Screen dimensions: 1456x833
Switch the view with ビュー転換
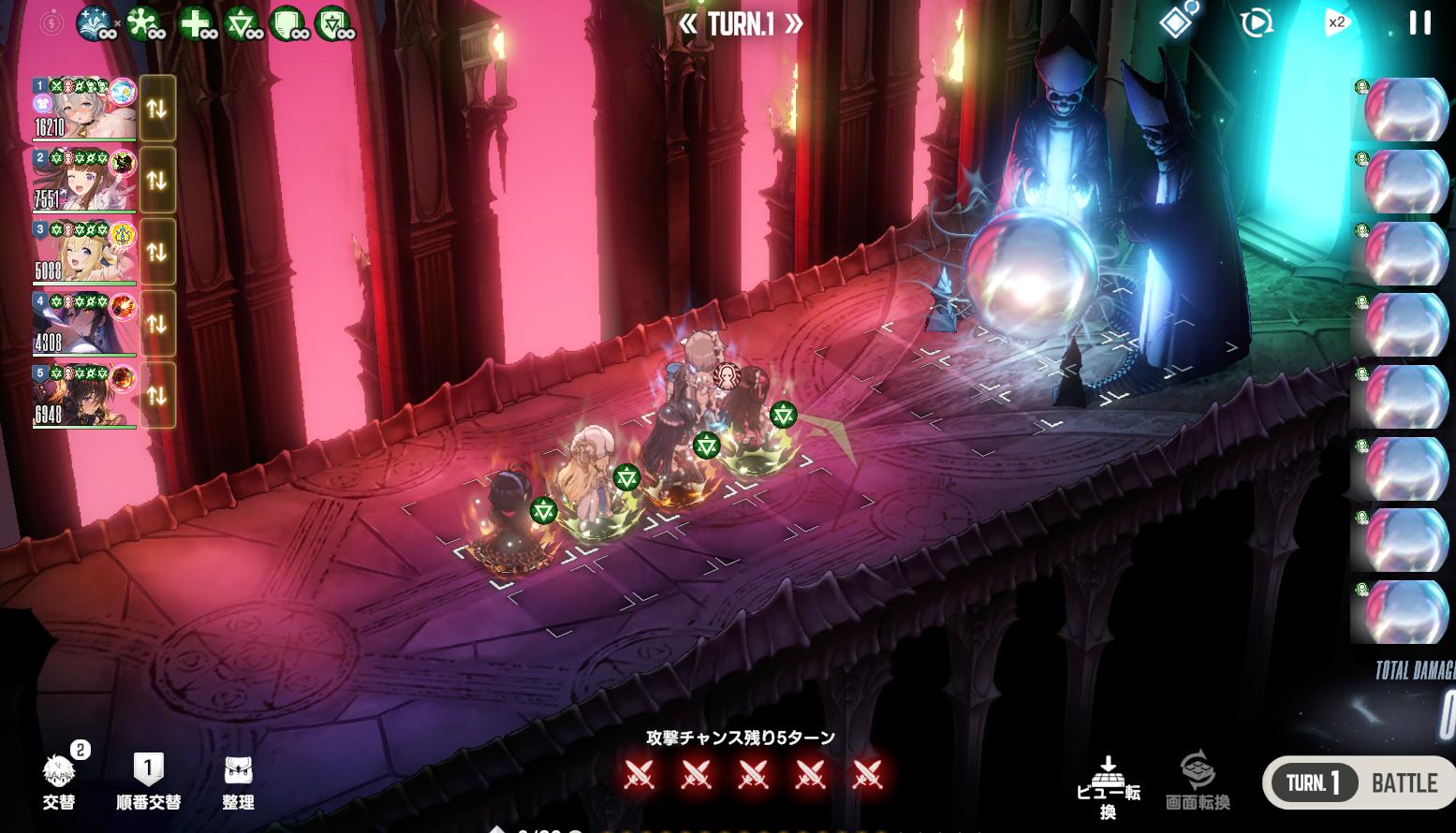pos(1108,788)
